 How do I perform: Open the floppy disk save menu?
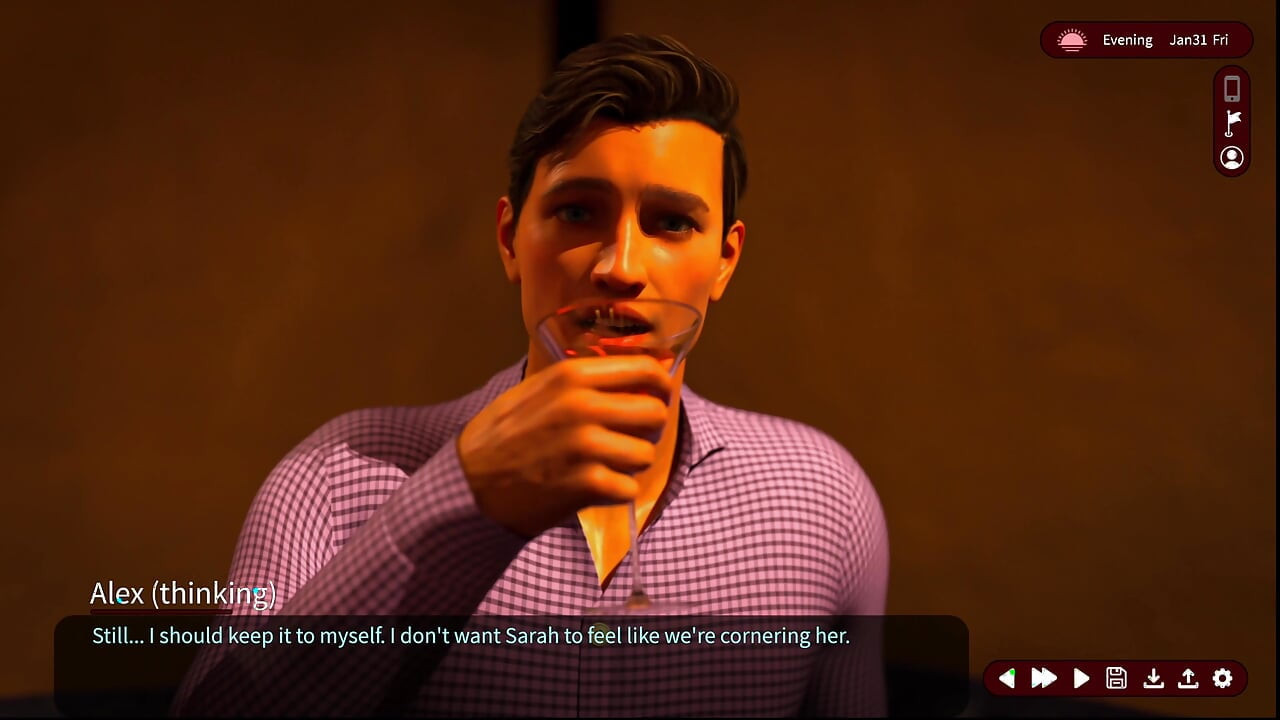(x=1117, y=678)
